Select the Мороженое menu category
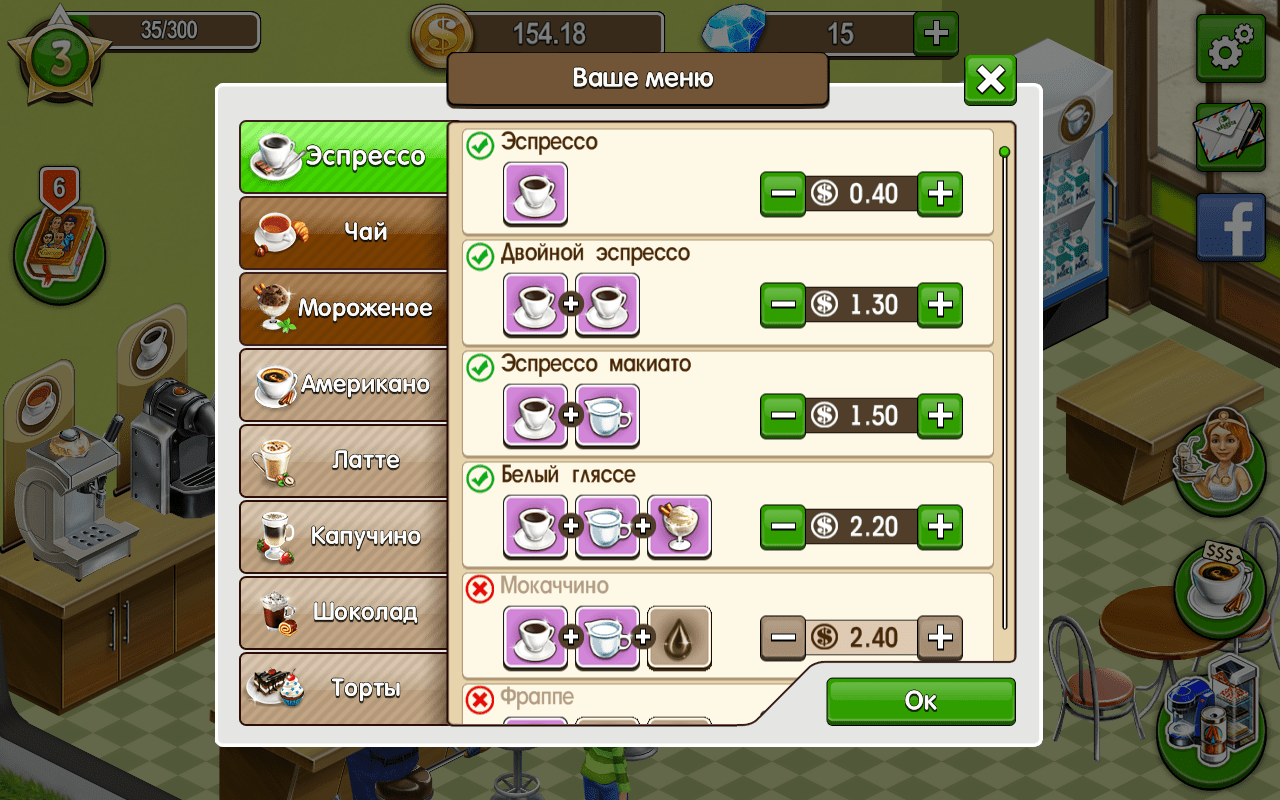 click(x=343, y=309)
